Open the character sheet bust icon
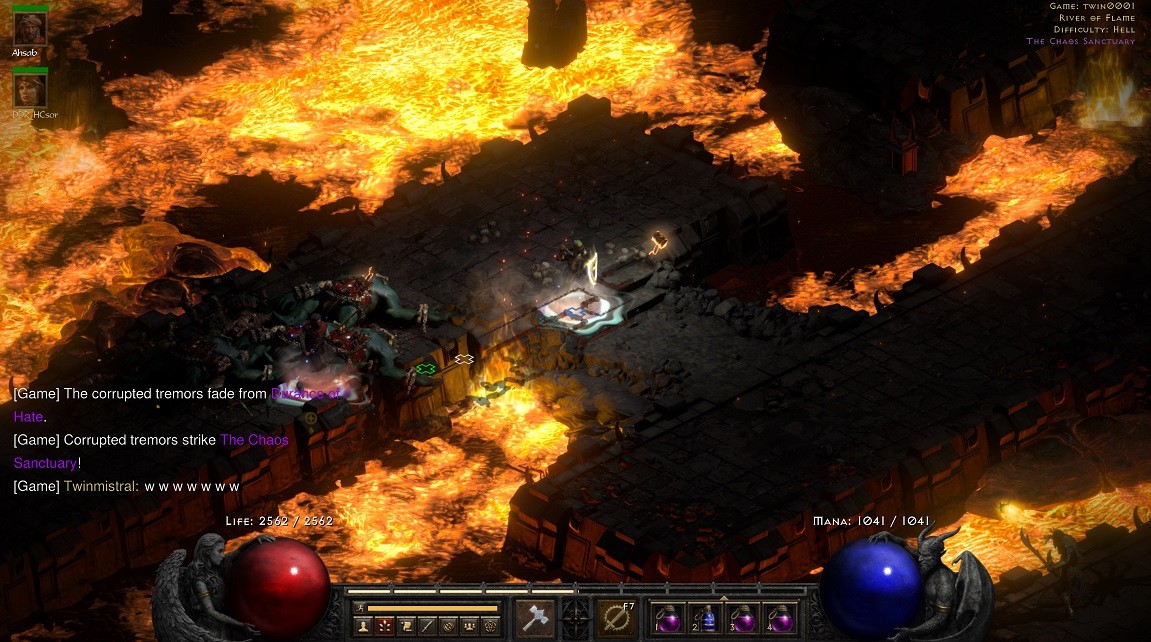 362,626
